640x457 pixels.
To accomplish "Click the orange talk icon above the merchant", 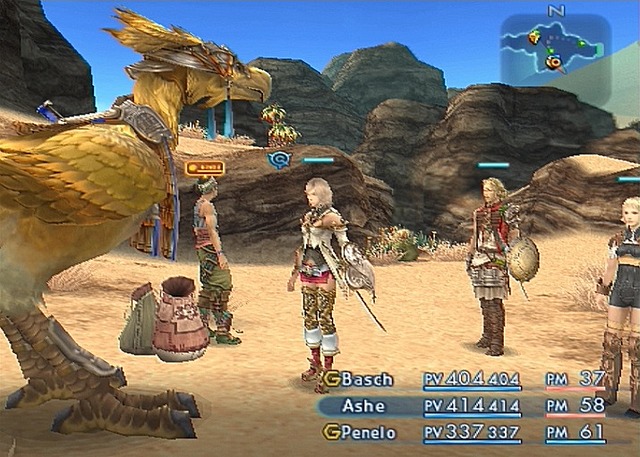I will click(204, 168).
